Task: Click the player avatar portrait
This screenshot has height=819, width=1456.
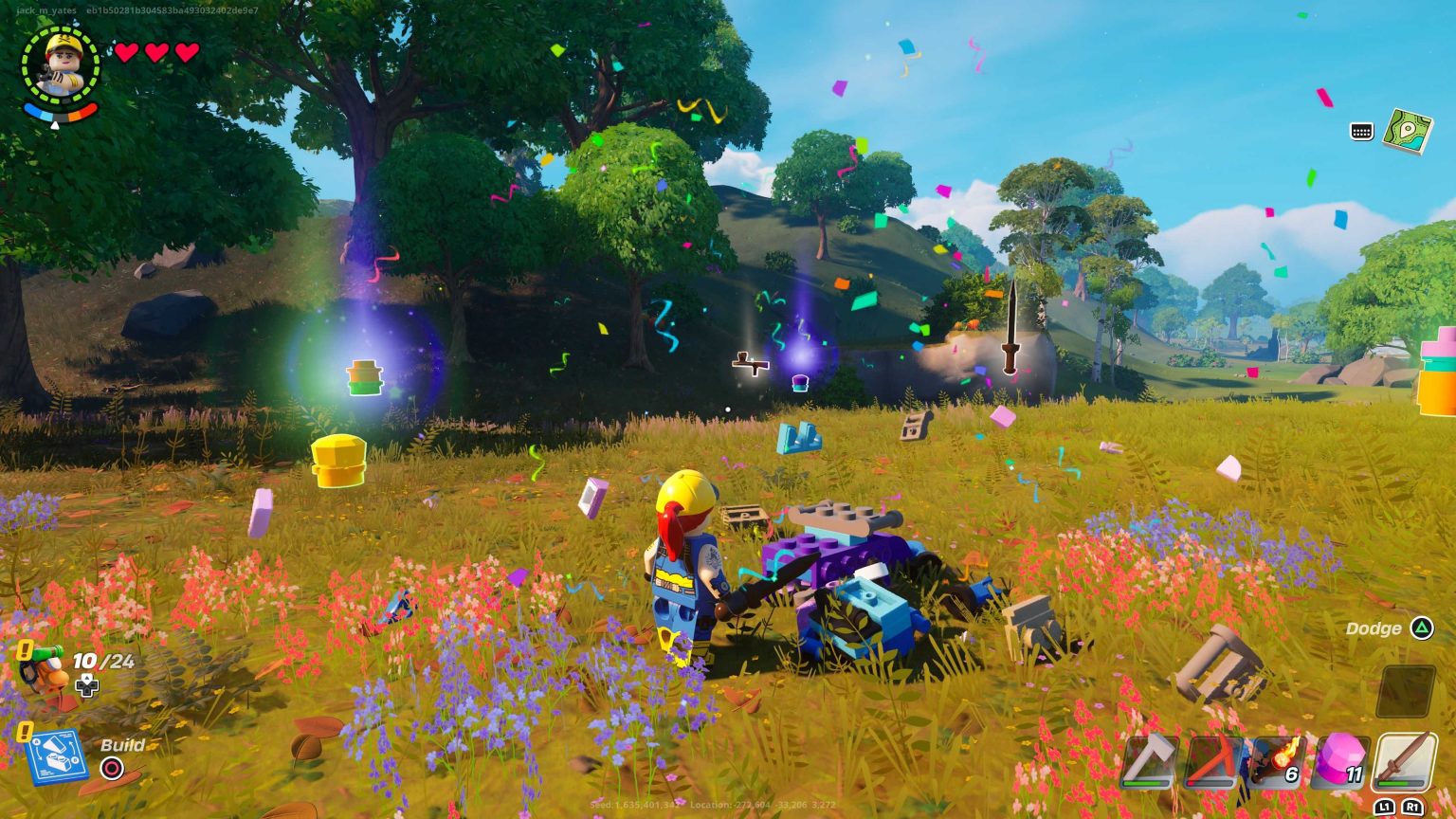Action: click(x=57, y=64)
